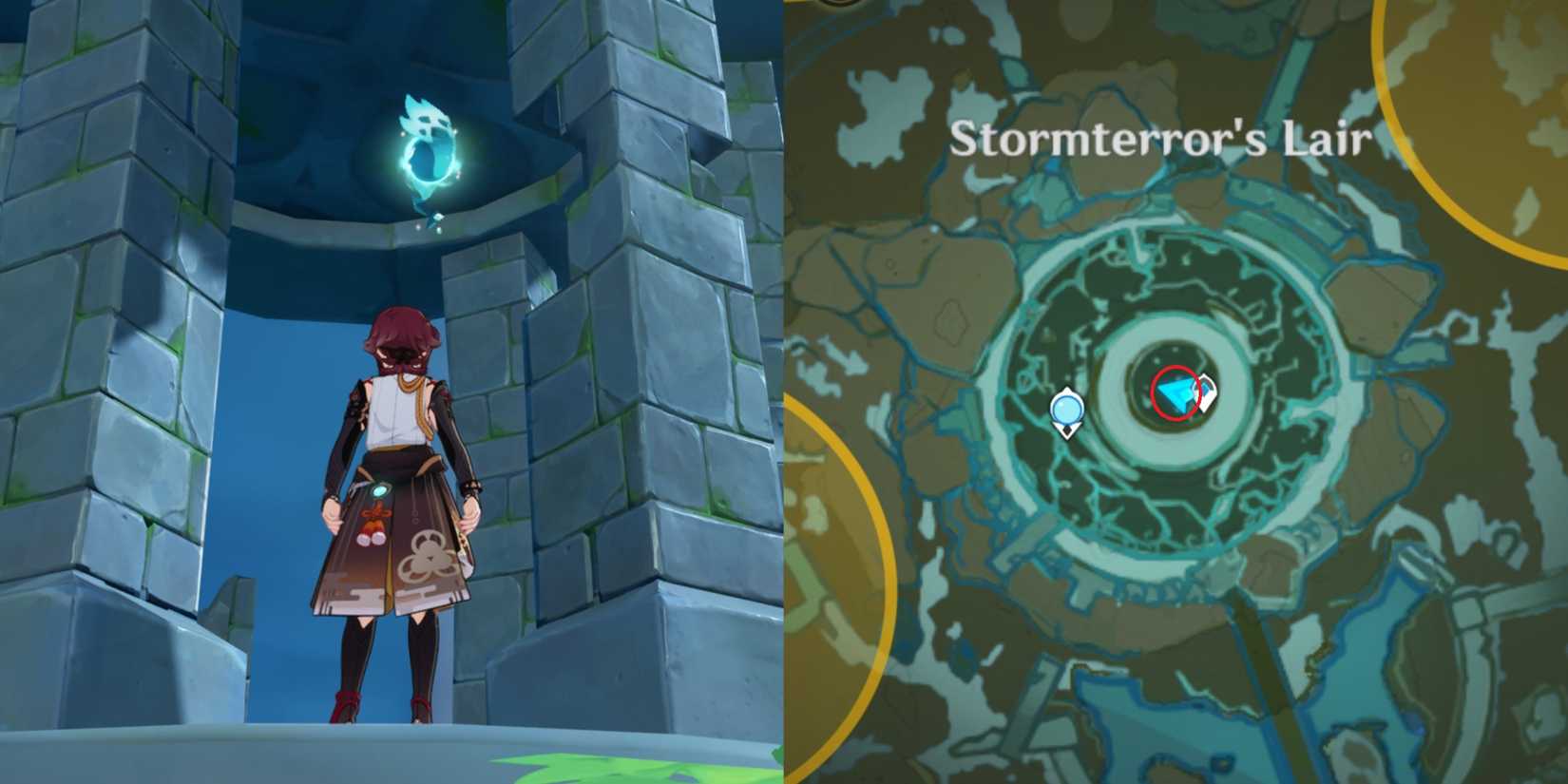The width and height of the screenshot is (1568, 784).
Task: Click the white bookmark pin beside the player arrow
Action: [1205, 392]
